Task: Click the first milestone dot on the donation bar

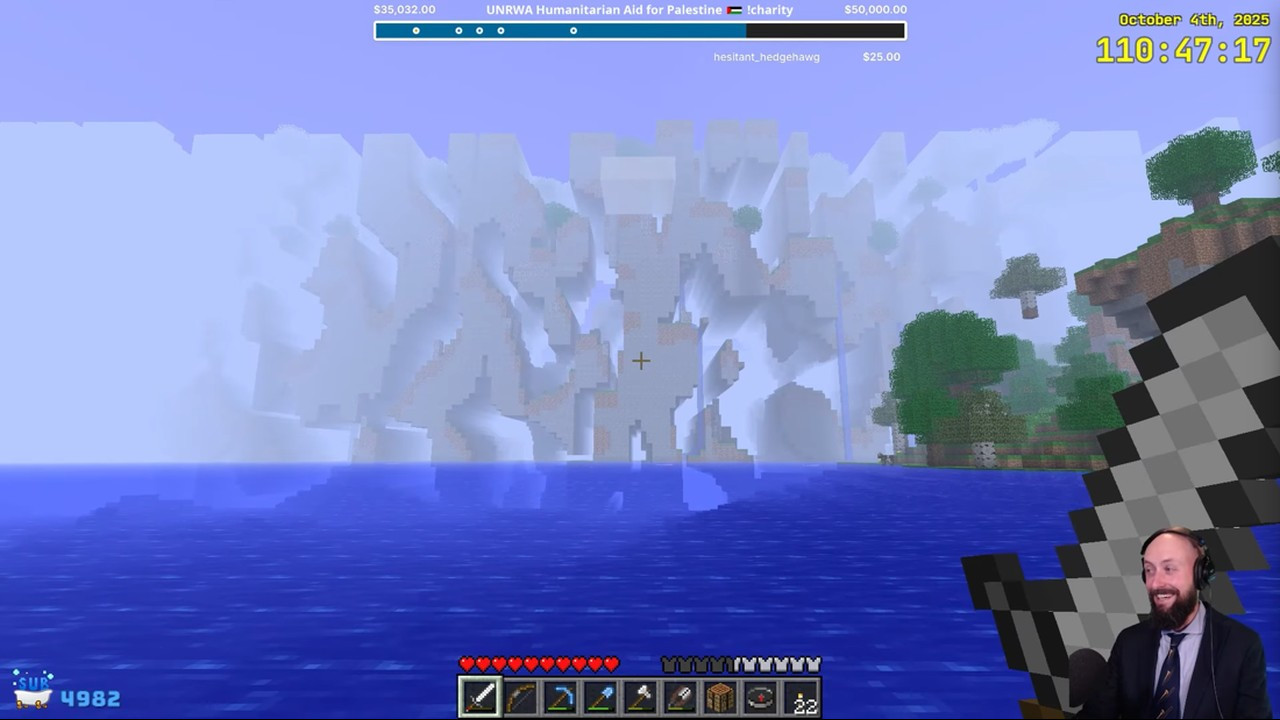Action: point(416,31)
